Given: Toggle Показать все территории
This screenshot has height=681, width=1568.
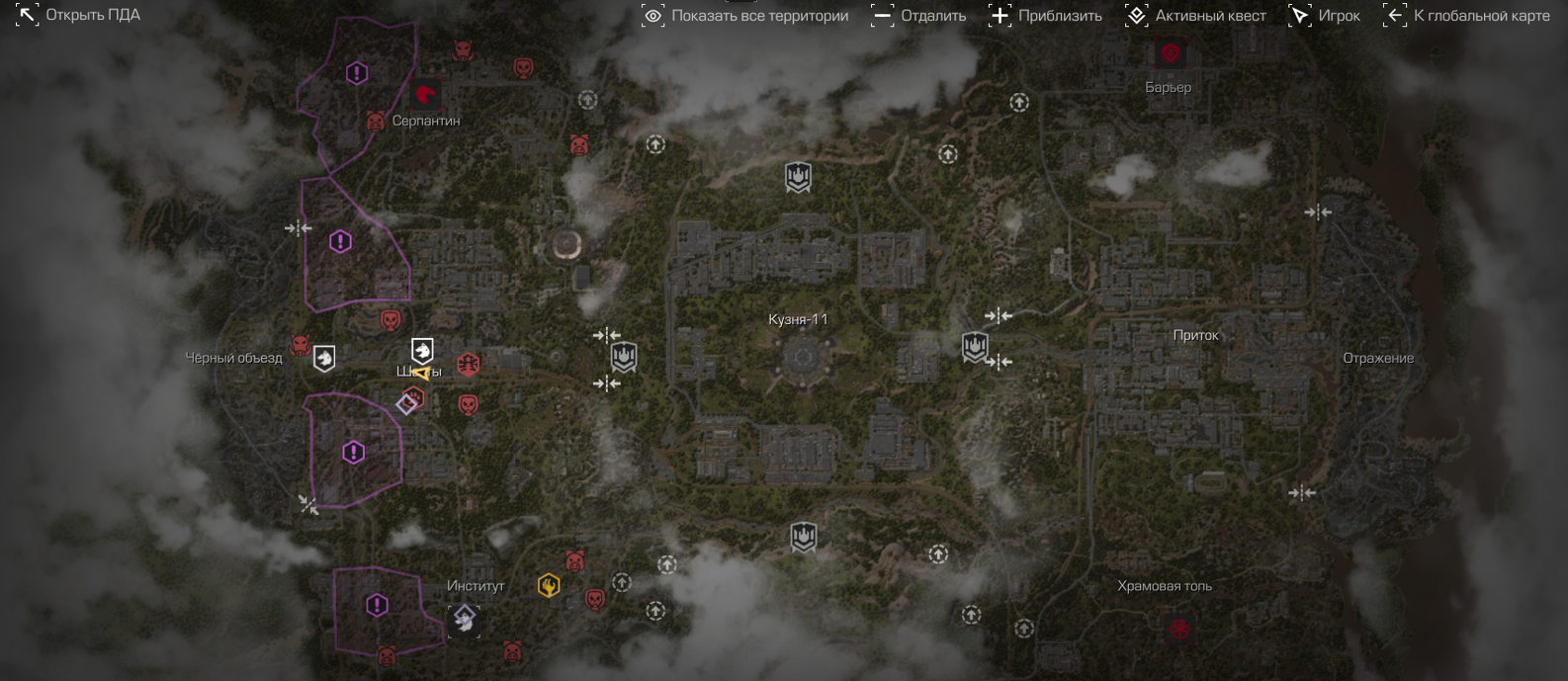Looking at the screenshot, I should pyautogui.click(x=745, y=16).
